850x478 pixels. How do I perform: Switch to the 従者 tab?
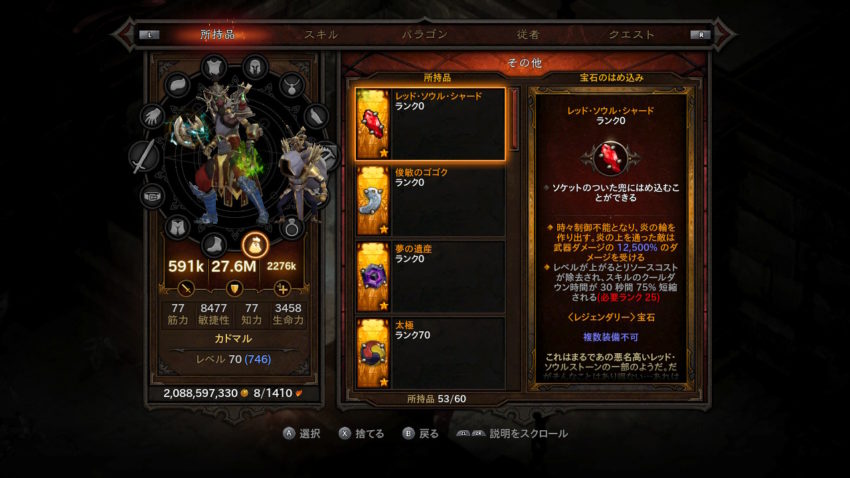coord(528,34)
